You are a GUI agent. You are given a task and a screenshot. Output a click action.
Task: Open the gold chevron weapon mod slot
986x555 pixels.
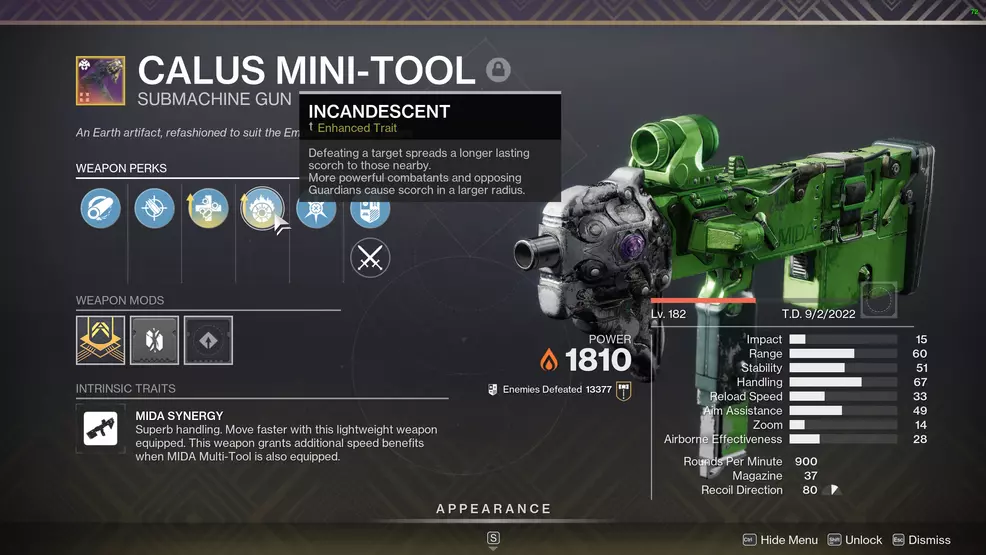click(101, 341)
